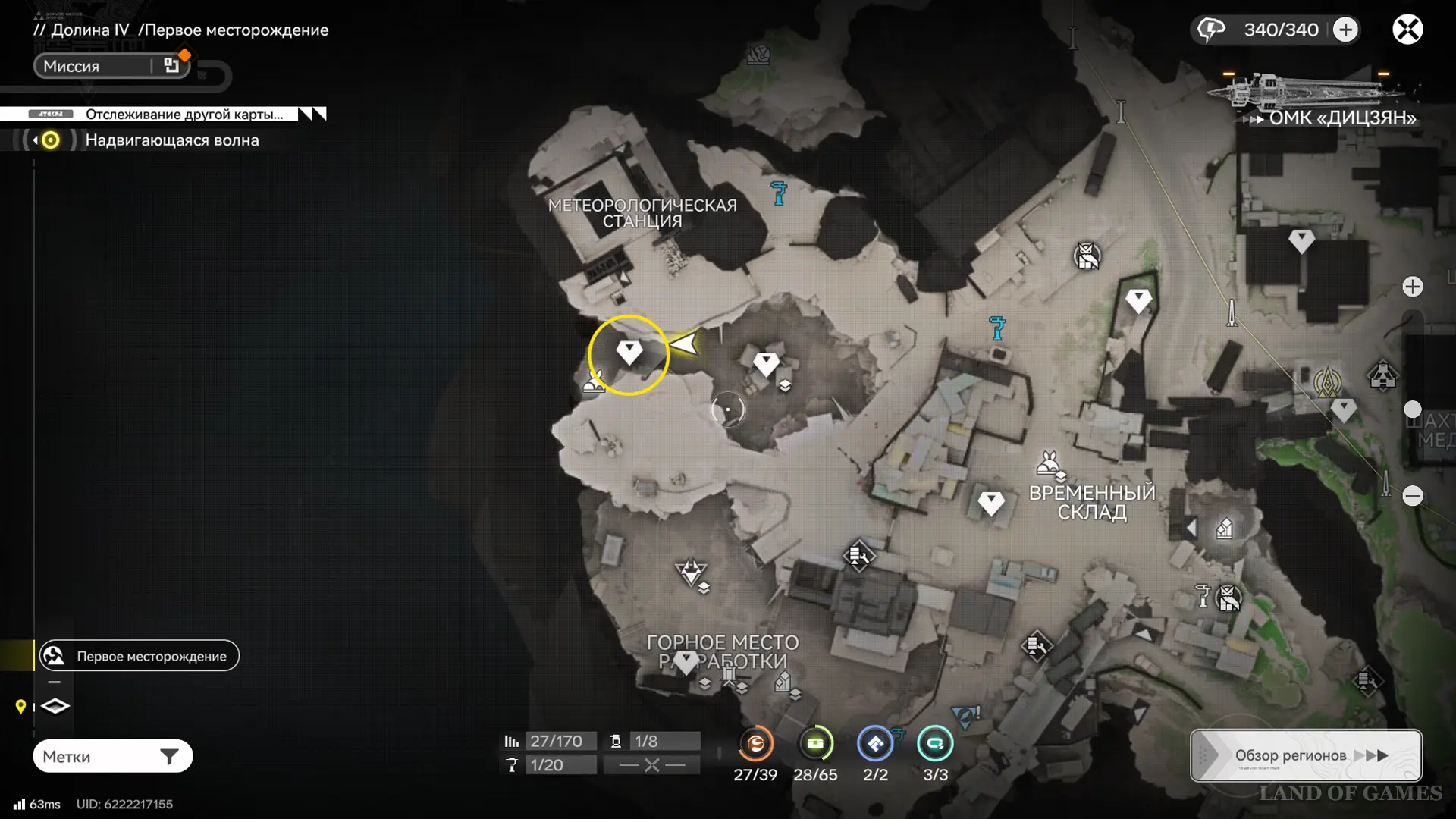Close the map screen

tap(1407, 30)
